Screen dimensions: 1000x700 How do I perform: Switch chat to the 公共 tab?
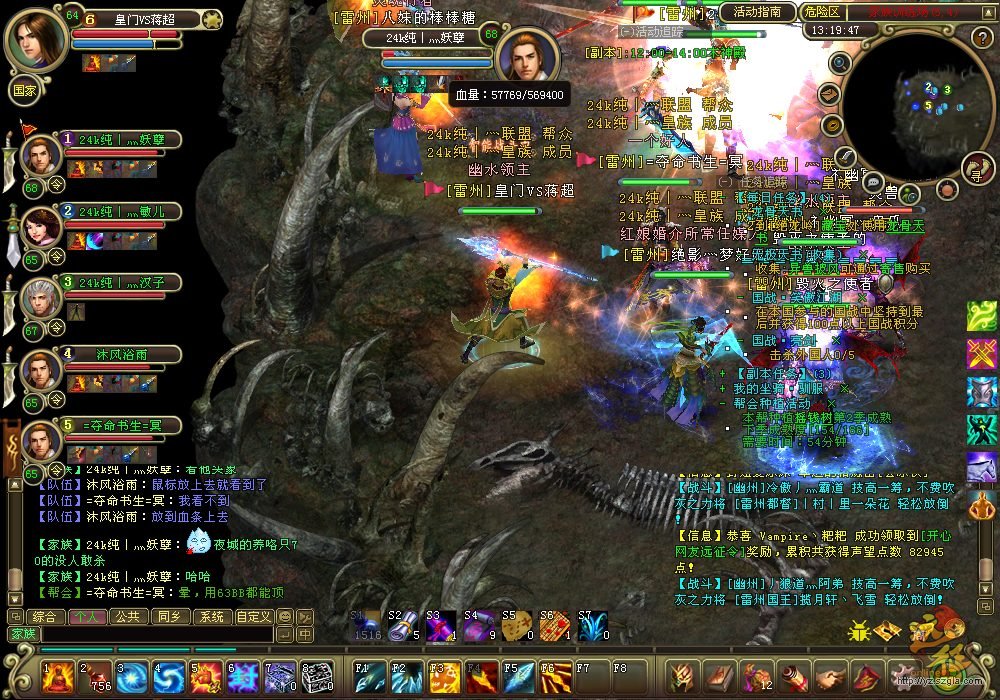click(x=127, y=617)
